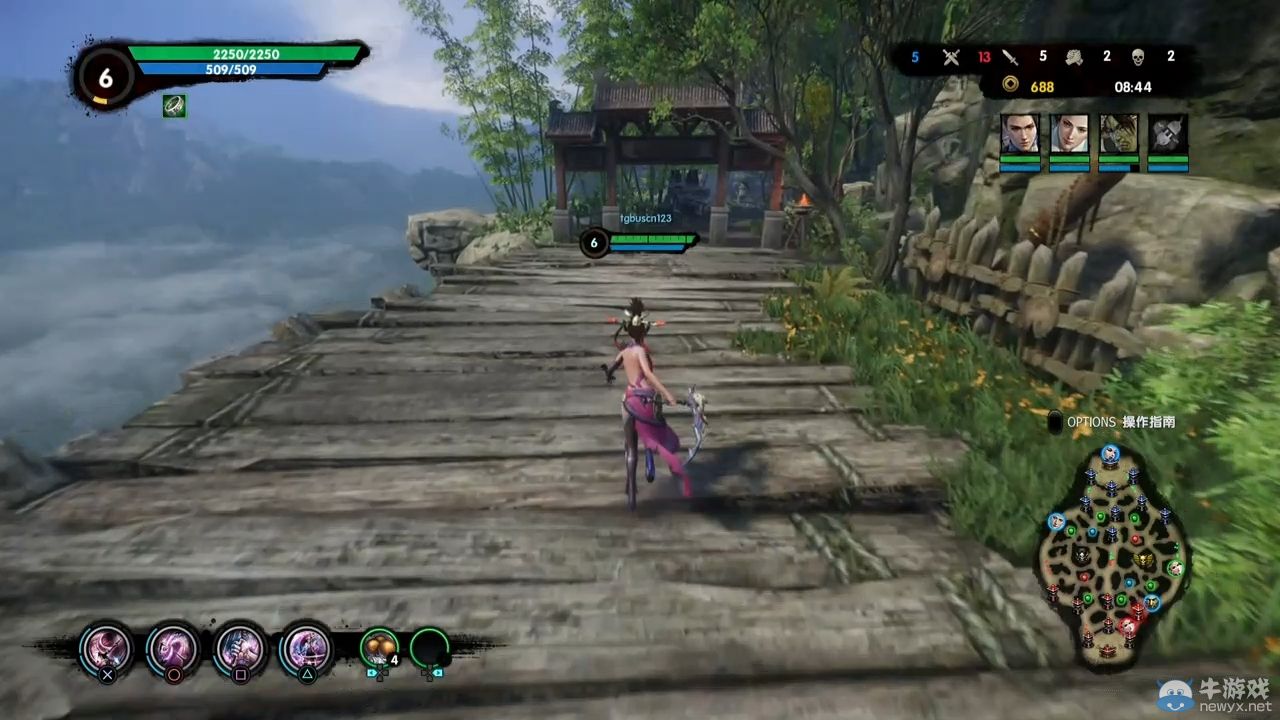Click the skull death counter icon
The width and height of the screenshot is (1280, 720).
tap(1139, 57)
